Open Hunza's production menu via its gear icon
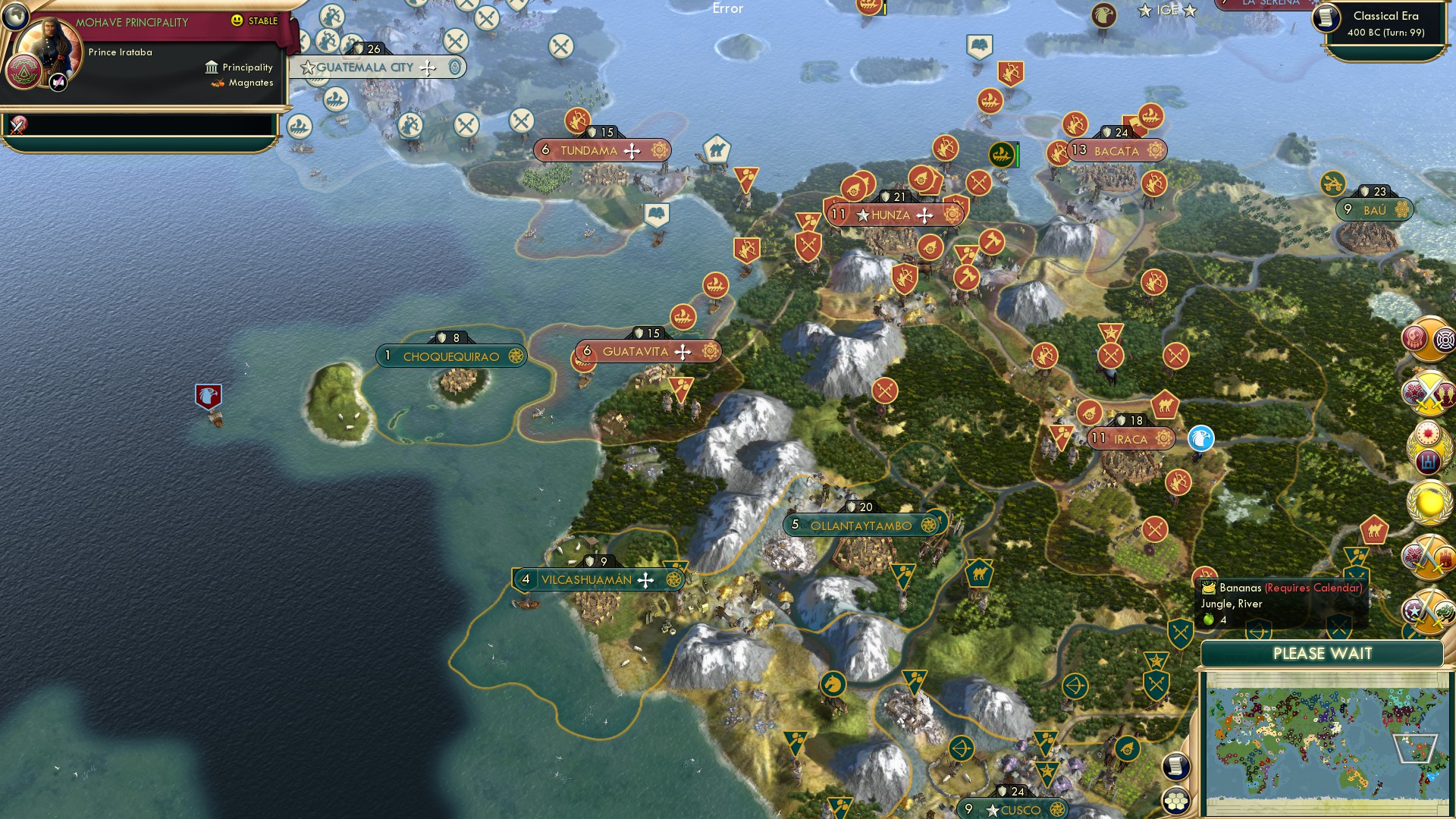 pos(953,215)
